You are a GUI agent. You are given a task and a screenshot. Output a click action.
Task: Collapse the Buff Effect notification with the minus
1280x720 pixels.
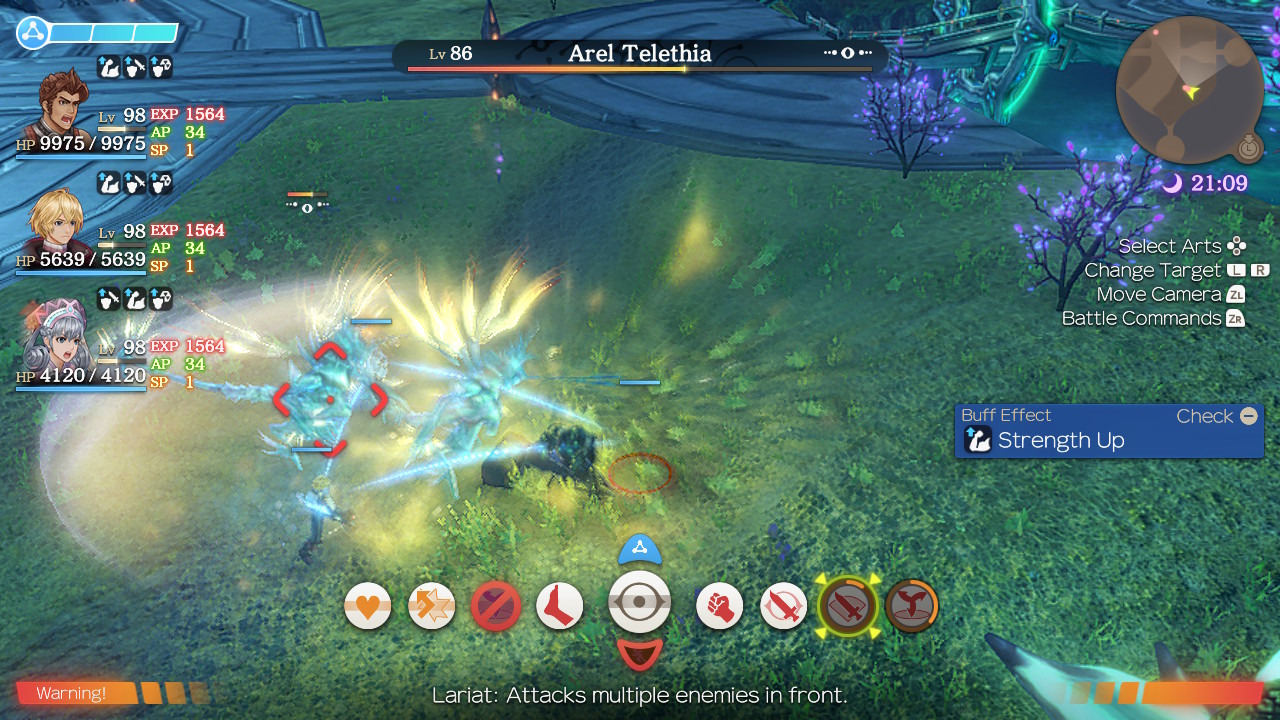pyautogui.click(x=1247, y=416)
